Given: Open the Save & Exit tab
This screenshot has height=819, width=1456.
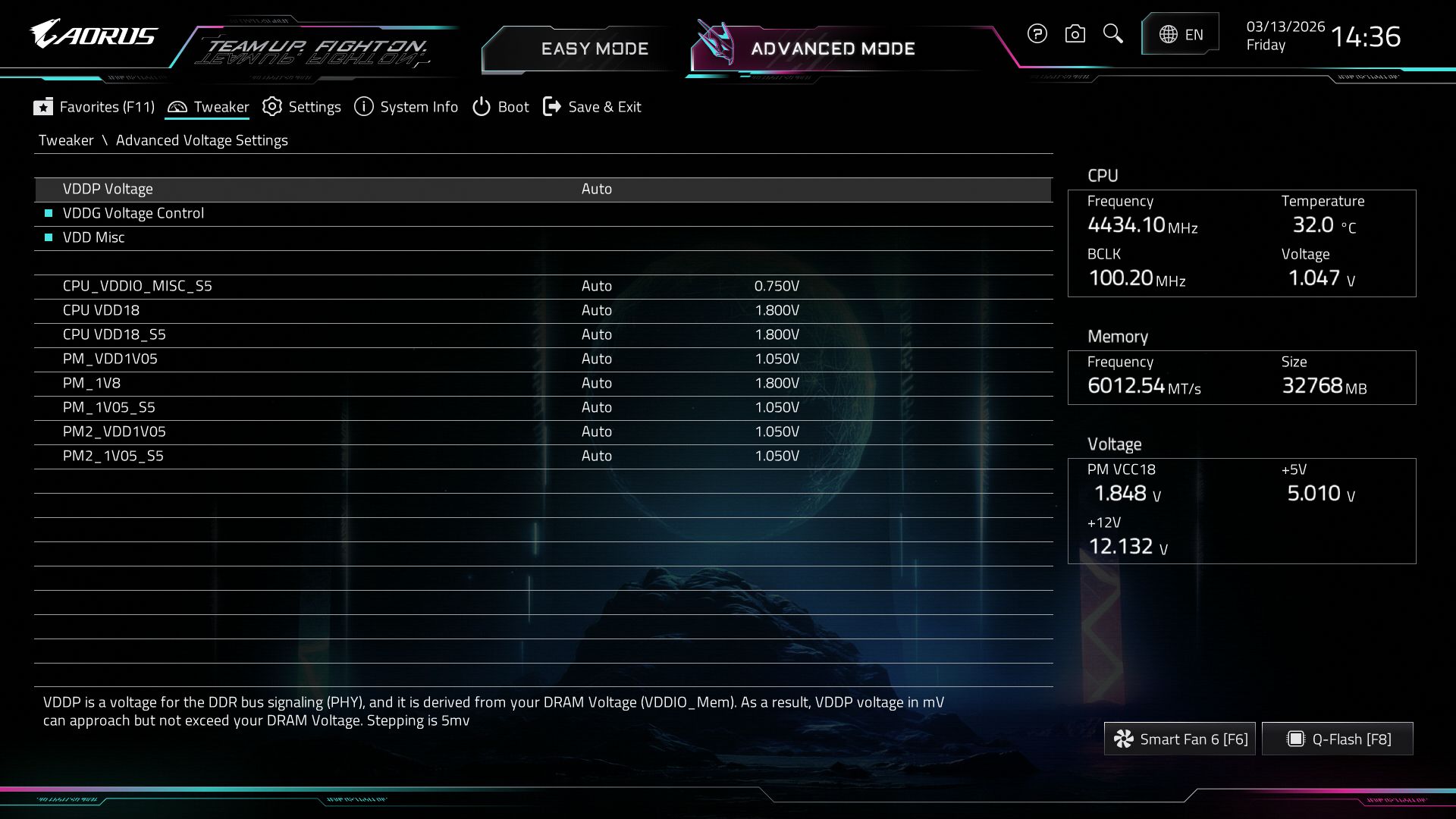Looking at the screenshot, I should click(592, 107).
